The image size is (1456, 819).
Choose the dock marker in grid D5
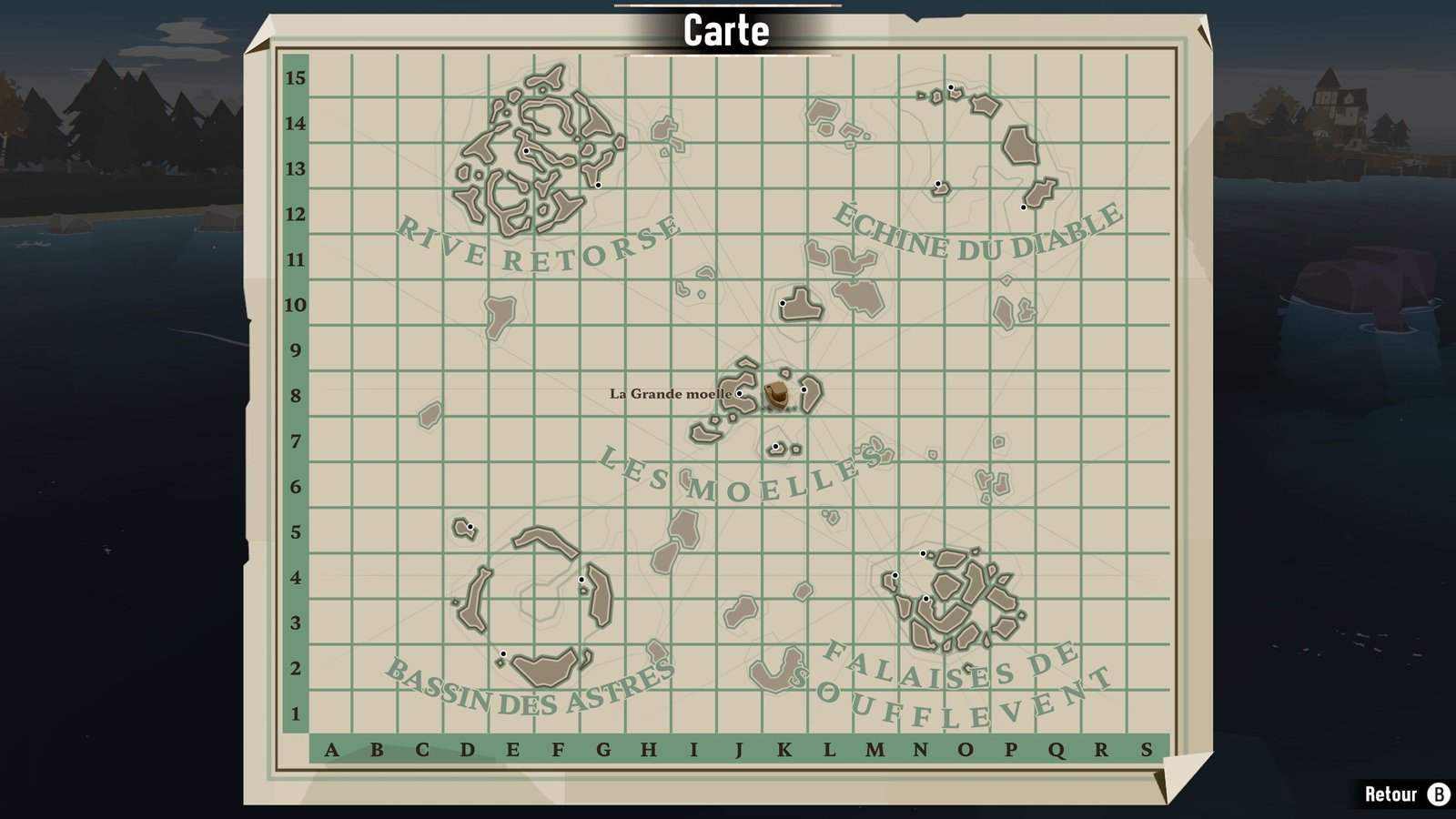coord(470,527)
